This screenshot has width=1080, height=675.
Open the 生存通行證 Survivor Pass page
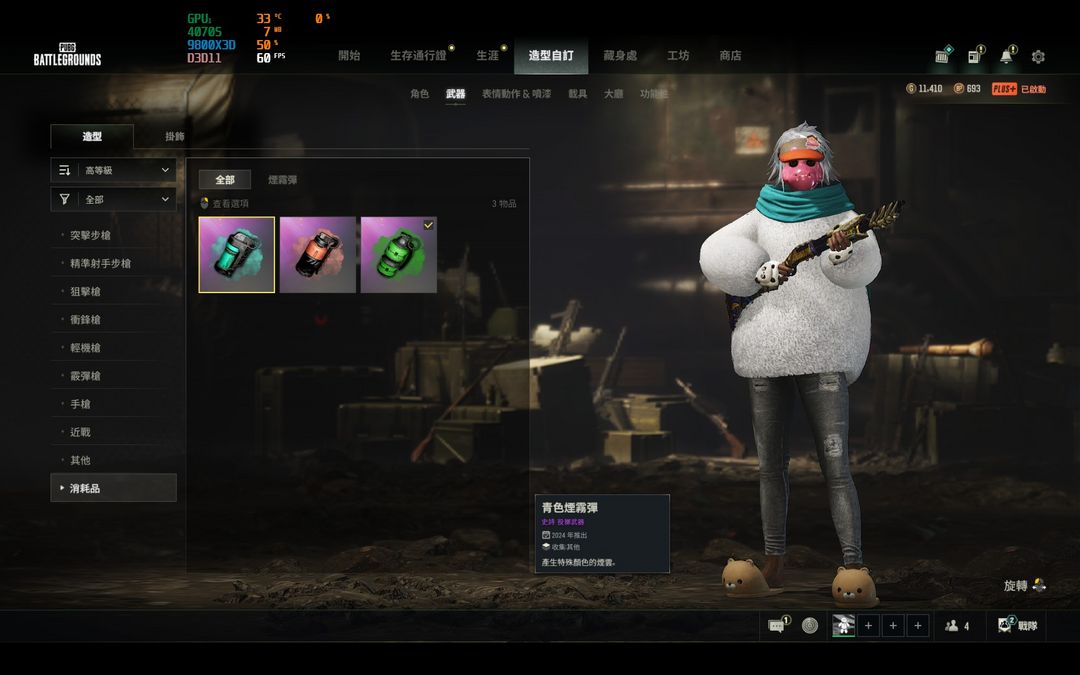[x=418, y=56]
